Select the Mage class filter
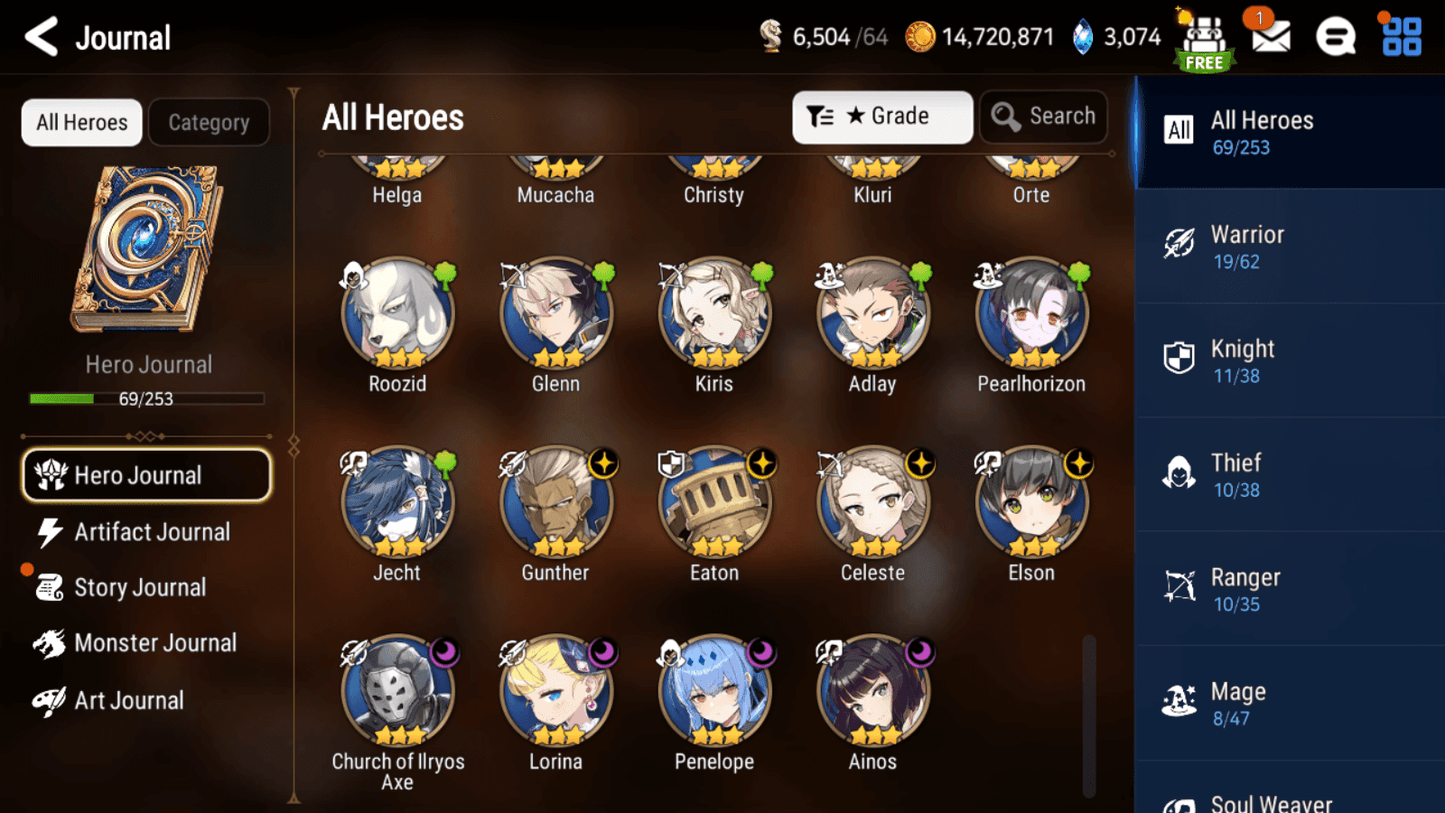The width and height of the screenshot is (1445, 813). click(1289, 701)
